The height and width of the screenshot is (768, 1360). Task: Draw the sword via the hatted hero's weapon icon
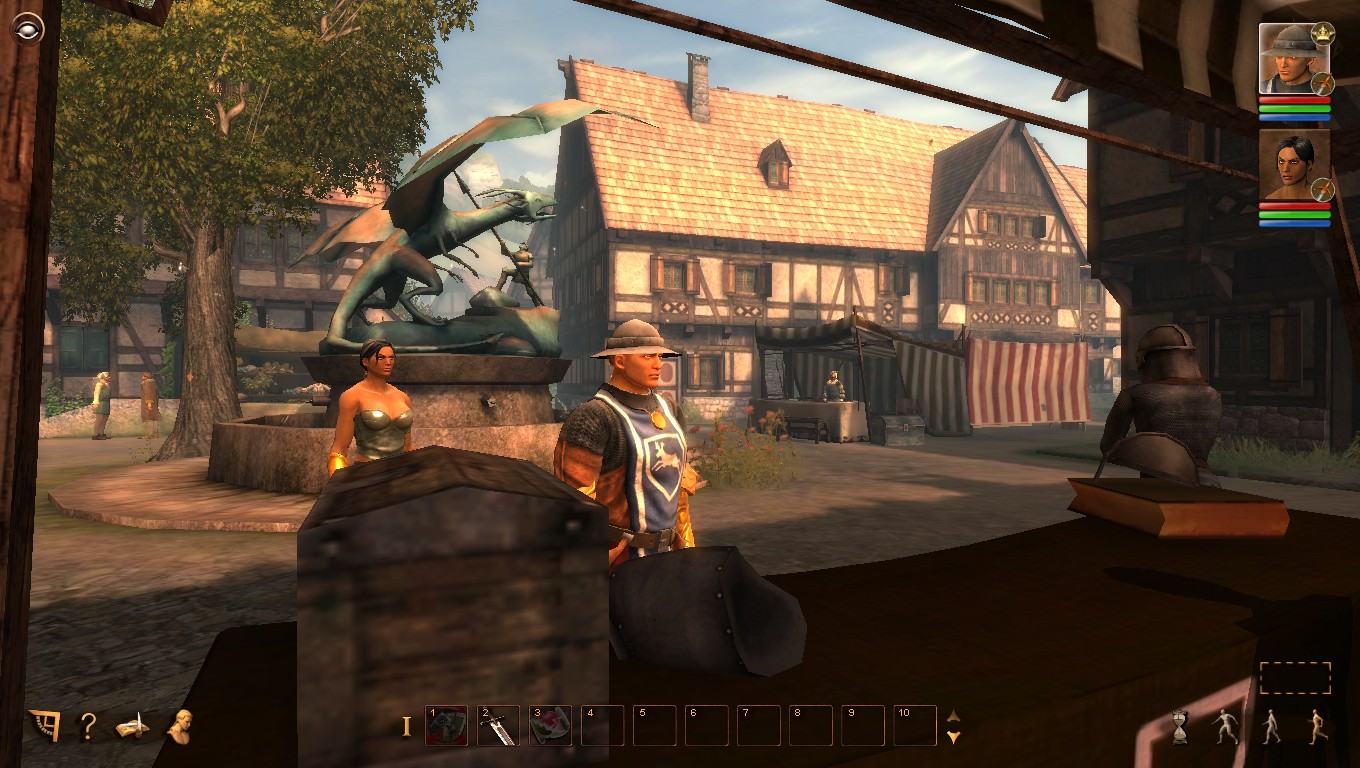[x=1323, y=83]
